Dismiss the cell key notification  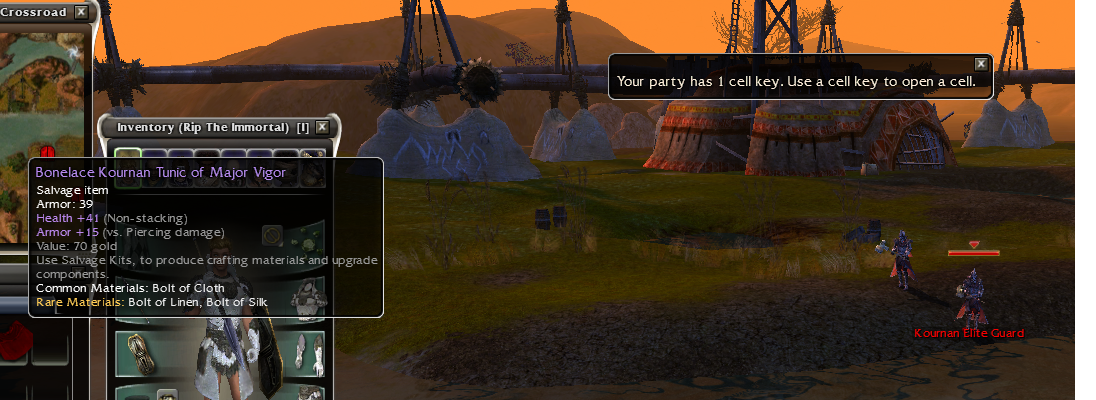[981, 64]
